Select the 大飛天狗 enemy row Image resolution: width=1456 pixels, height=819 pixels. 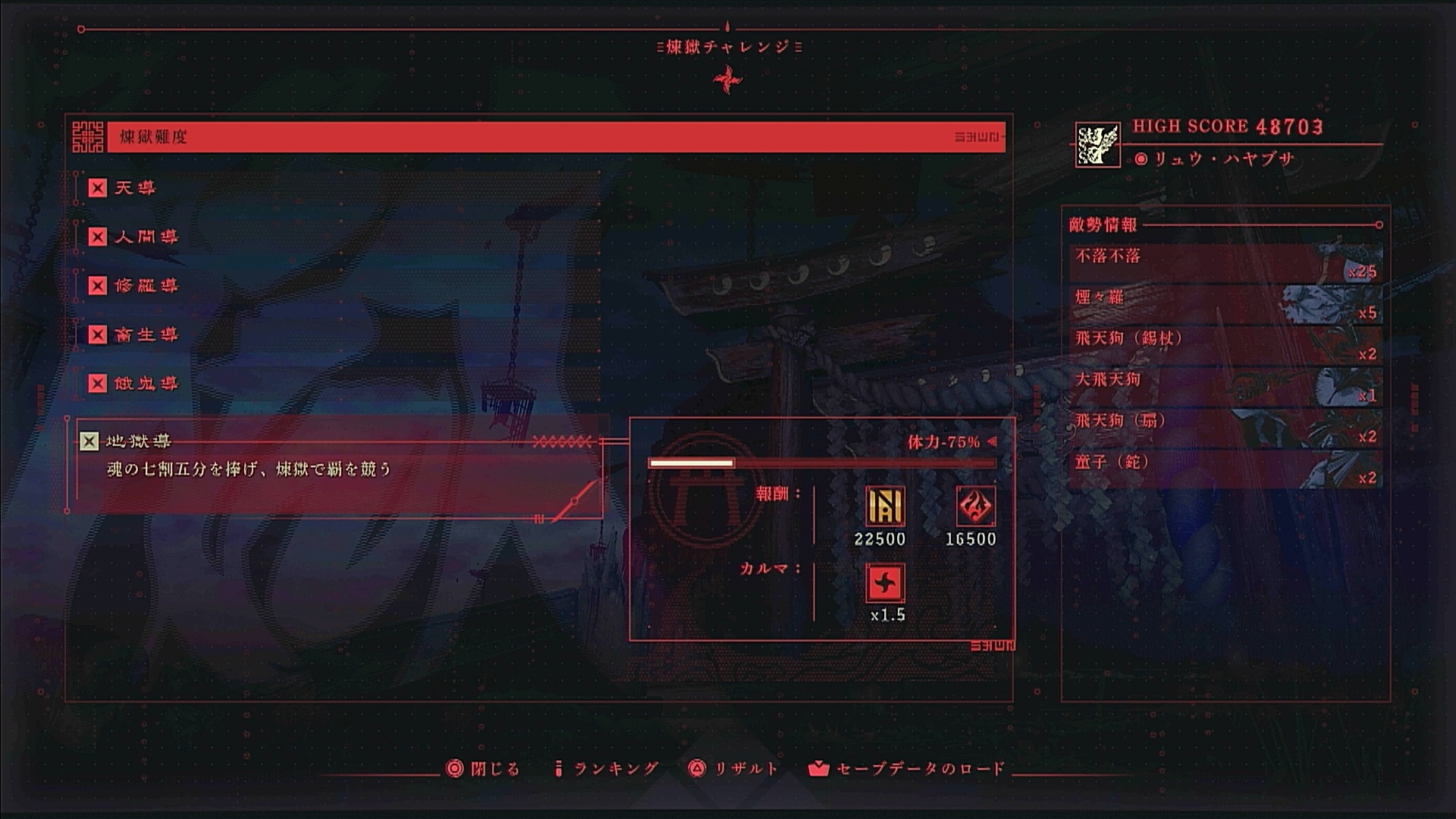coord(1225,387)
